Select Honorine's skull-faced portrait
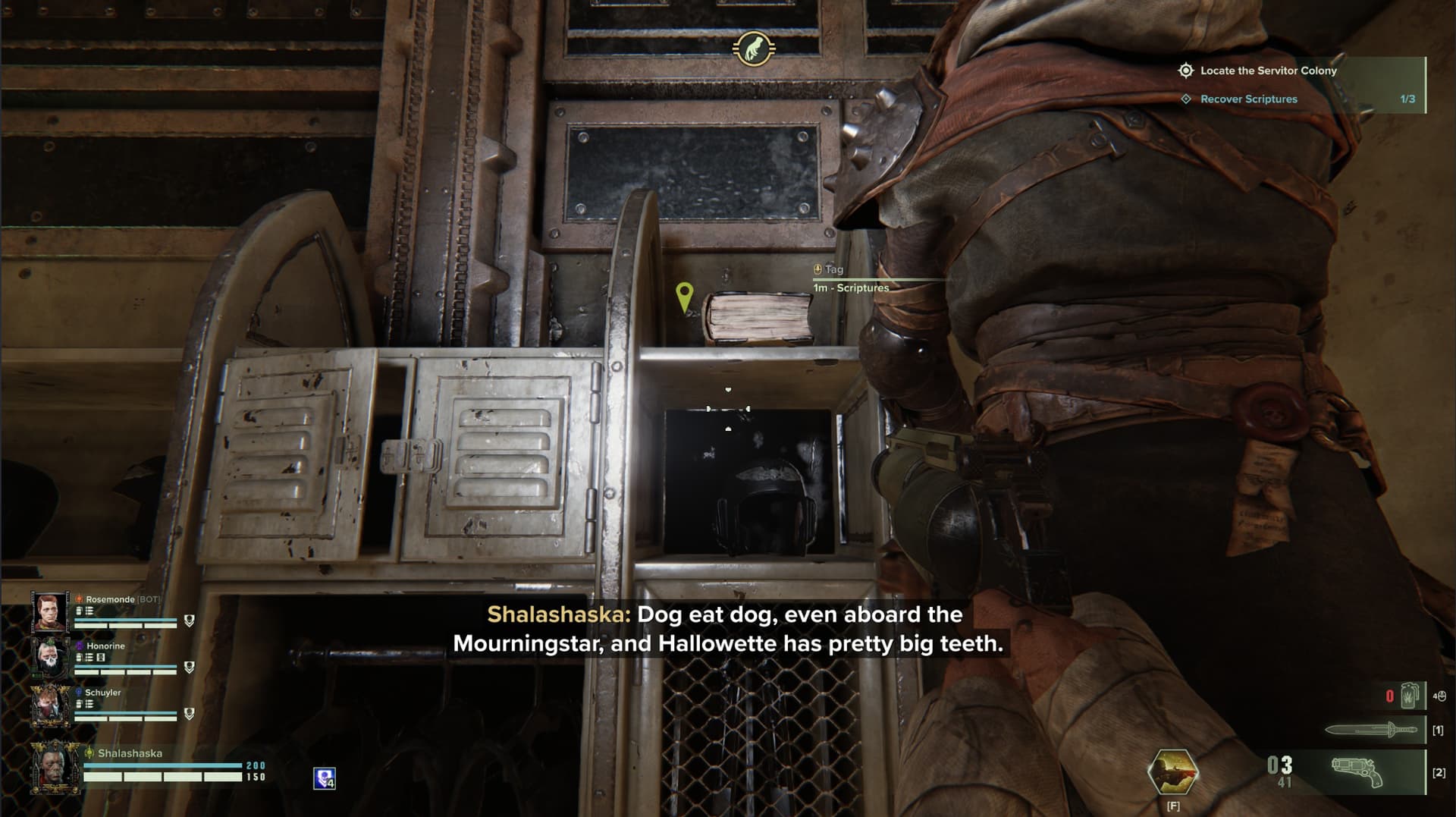The image size is (1456, 817). [49, 658]
